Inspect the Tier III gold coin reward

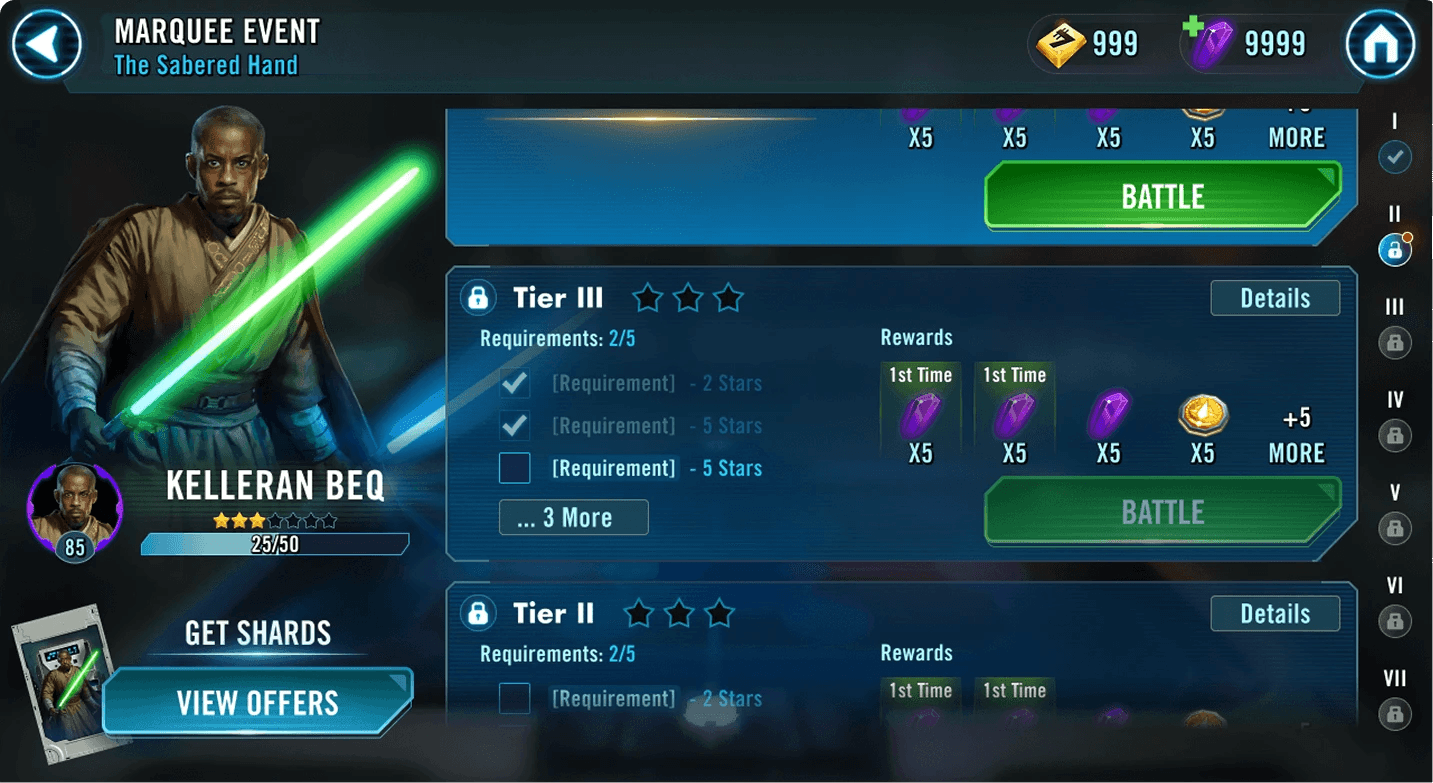coord(1202,414)
